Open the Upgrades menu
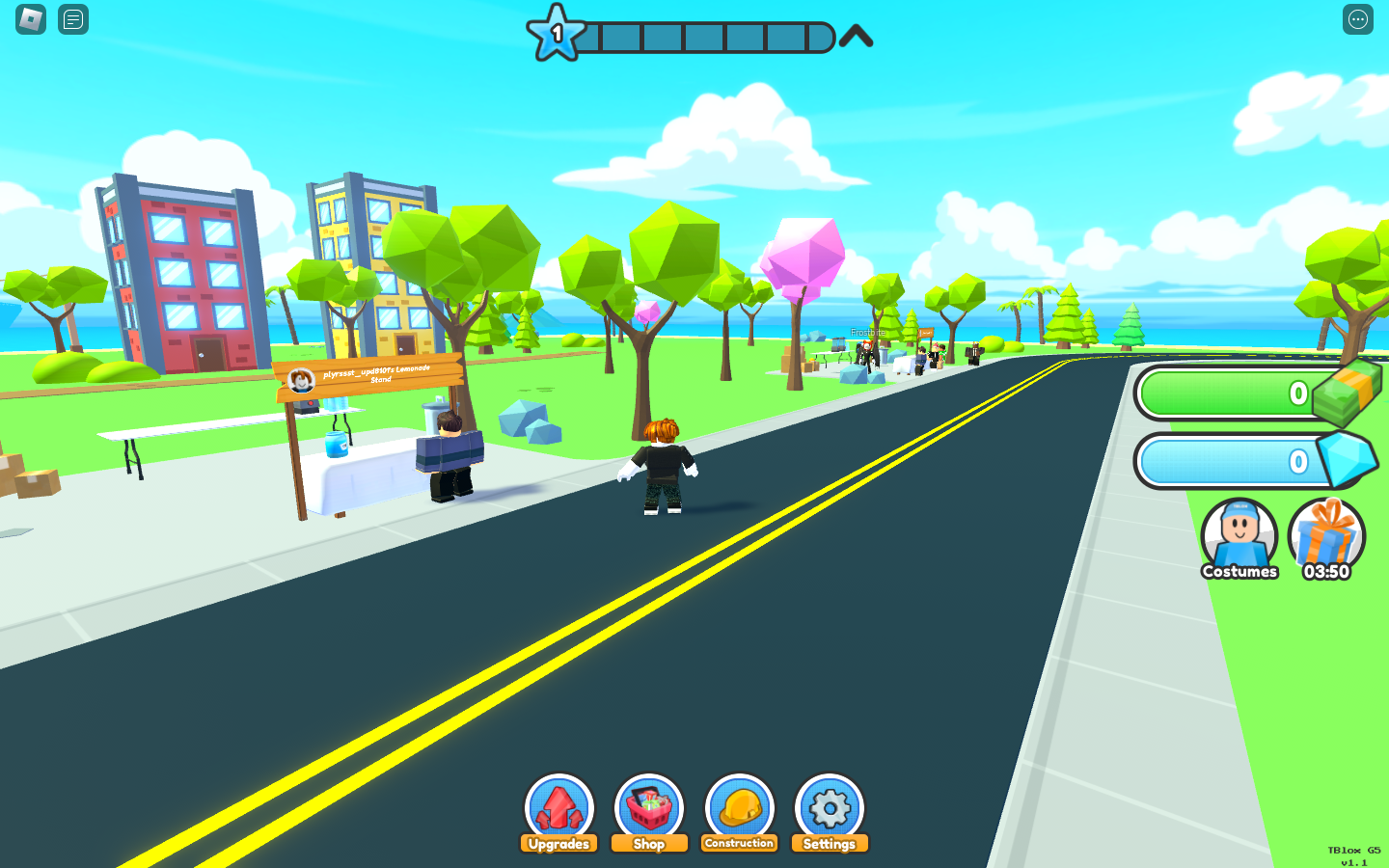Viewport: 1389px width, 868px height. [558, 812]
